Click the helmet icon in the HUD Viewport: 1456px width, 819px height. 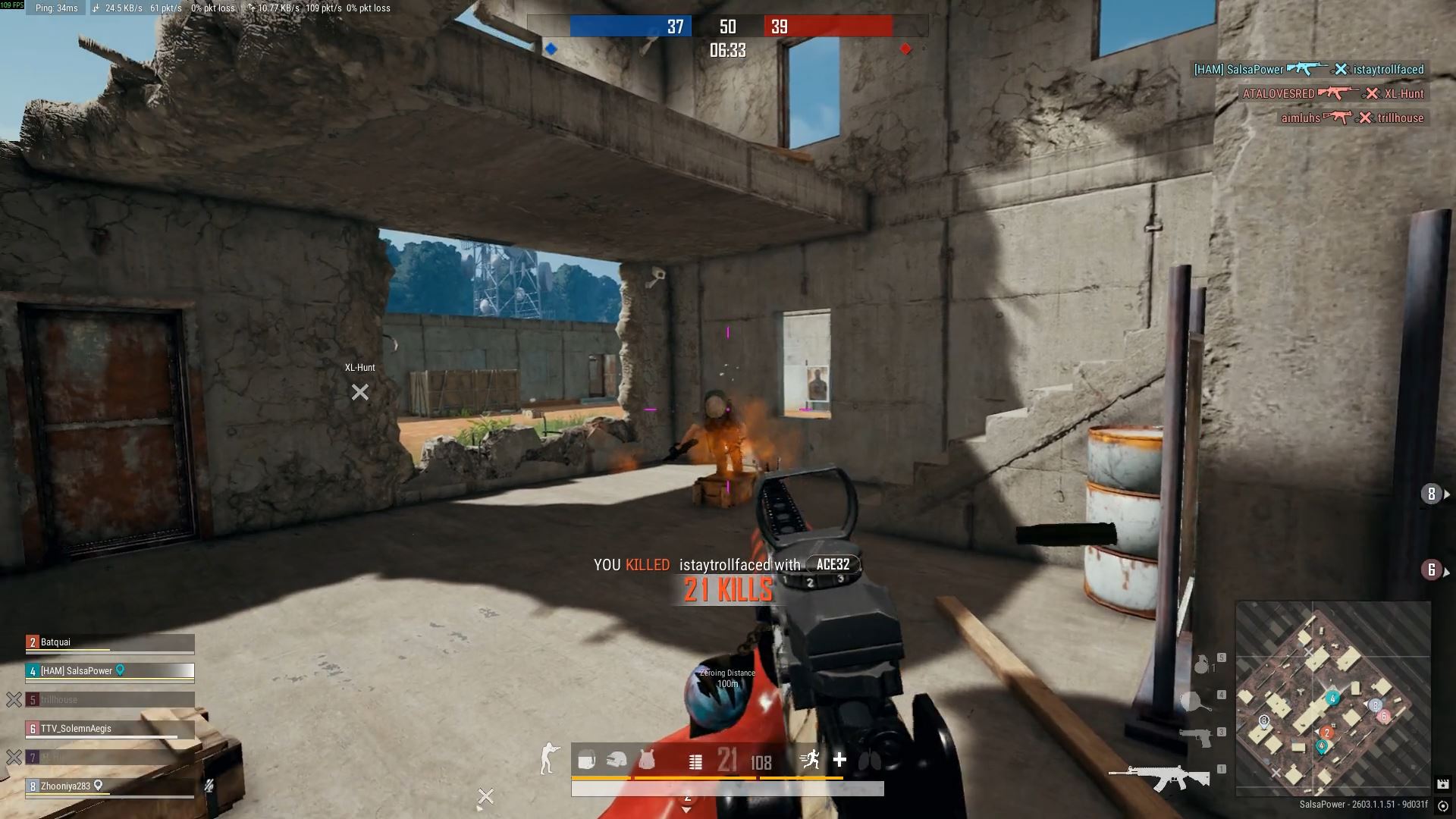616,761
